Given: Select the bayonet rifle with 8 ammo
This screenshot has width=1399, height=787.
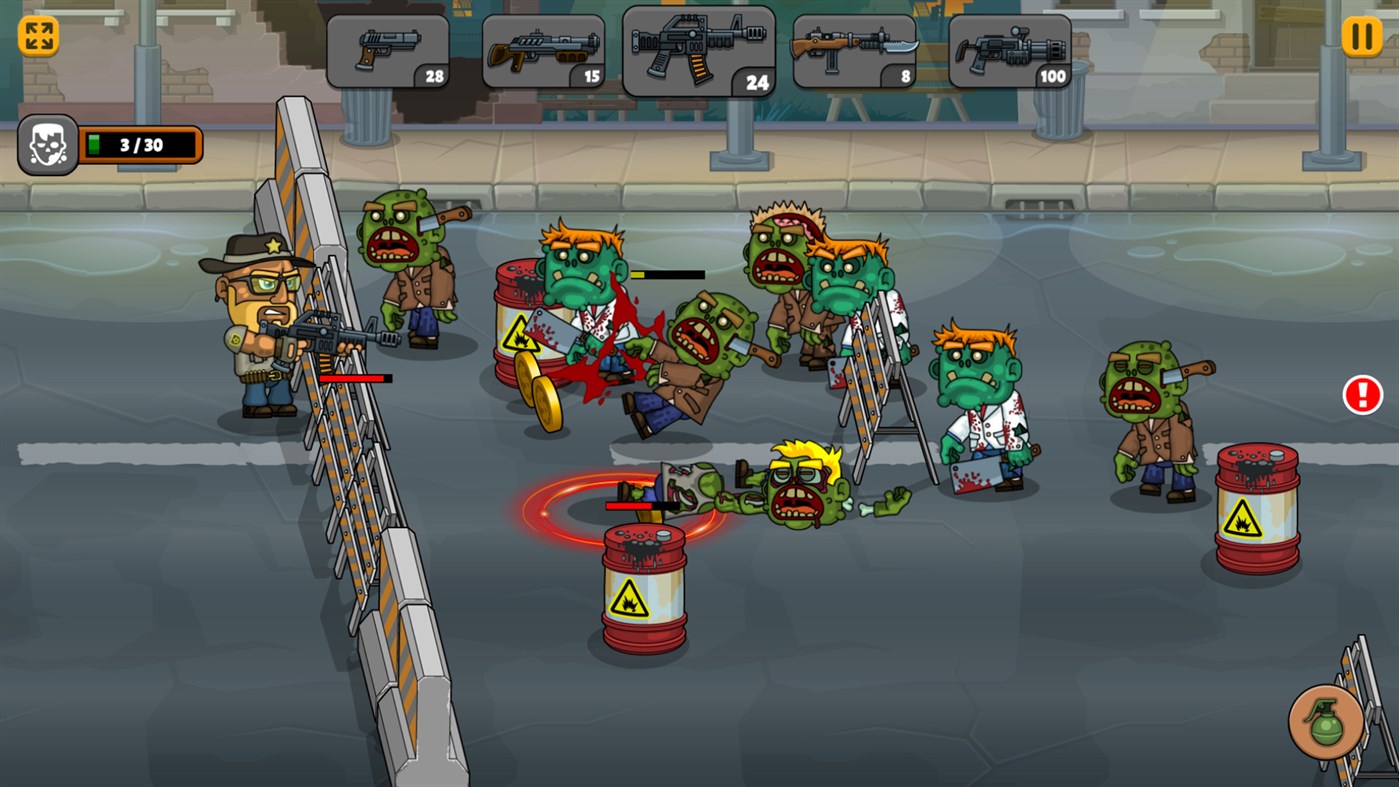Looking at the screenshot, I should (x=853, y=48).
